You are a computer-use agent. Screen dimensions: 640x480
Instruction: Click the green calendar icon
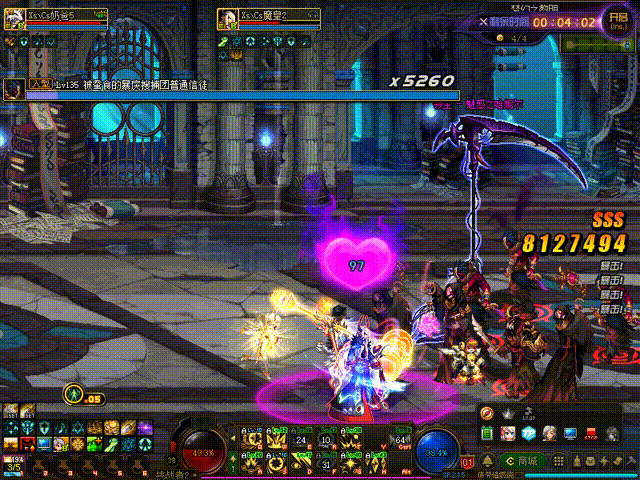coord(487,433)
